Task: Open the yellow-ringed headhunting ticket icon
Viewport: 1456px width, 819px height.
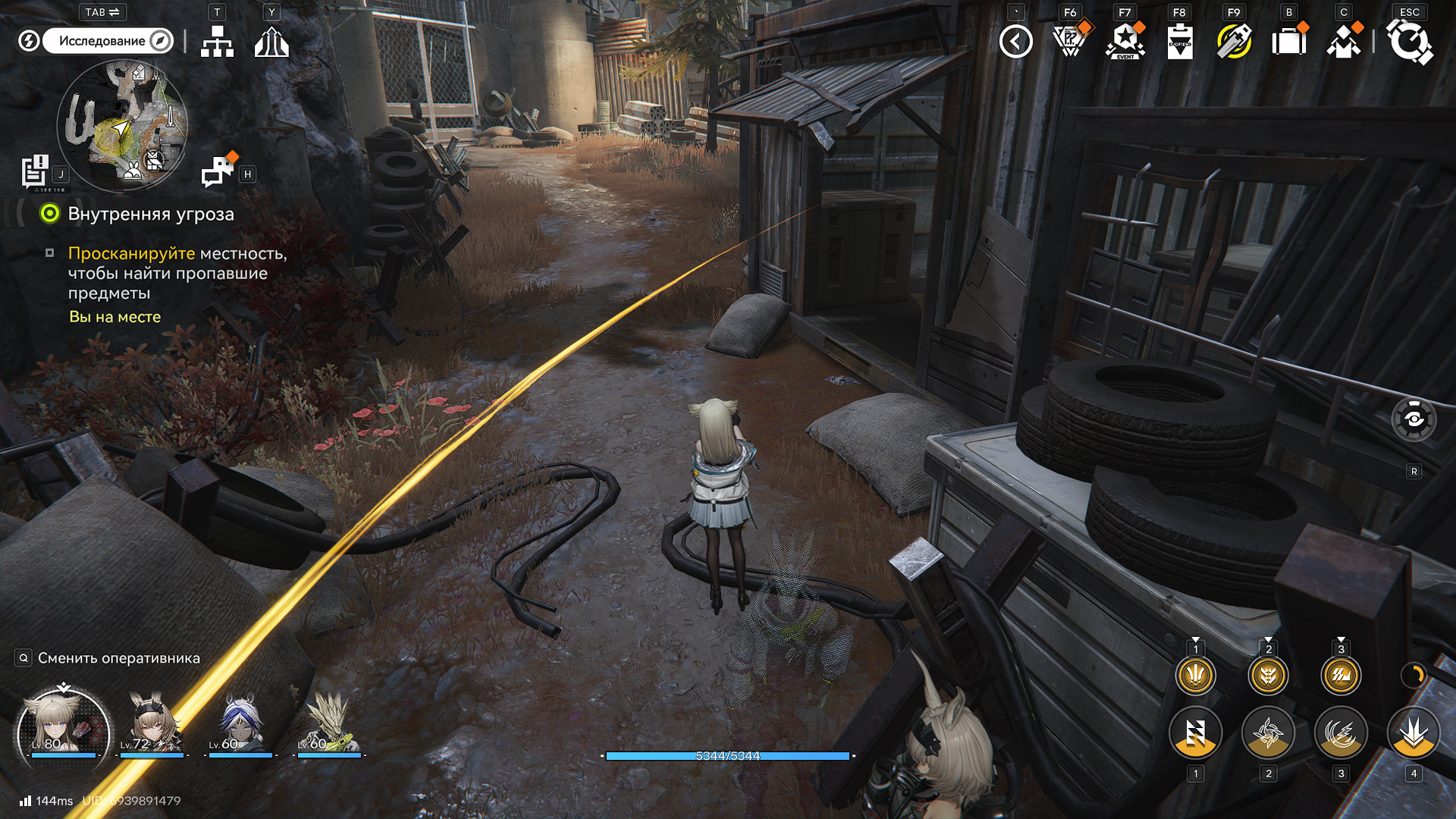Action: (x=1235, y=41)
